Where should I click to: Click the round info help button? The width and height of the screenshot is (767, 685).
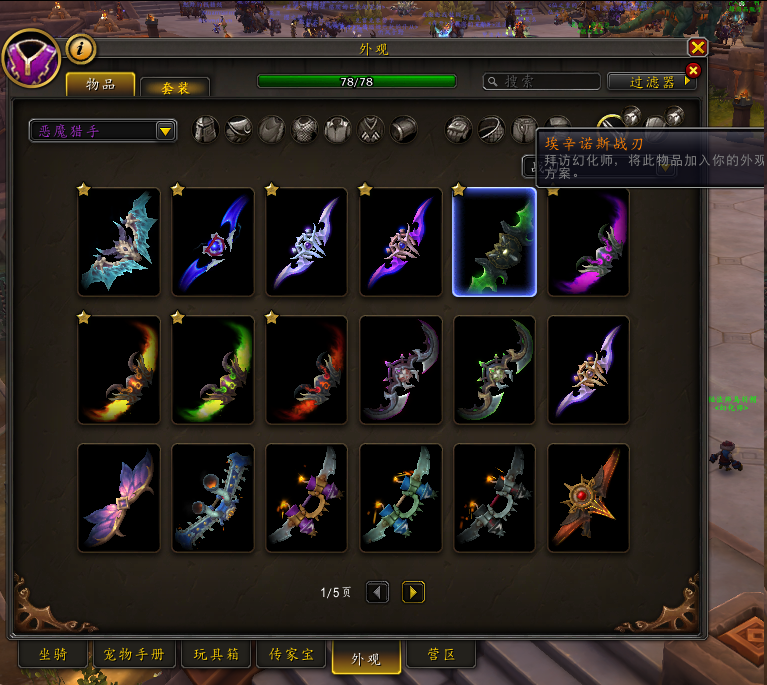click(81, 48)
